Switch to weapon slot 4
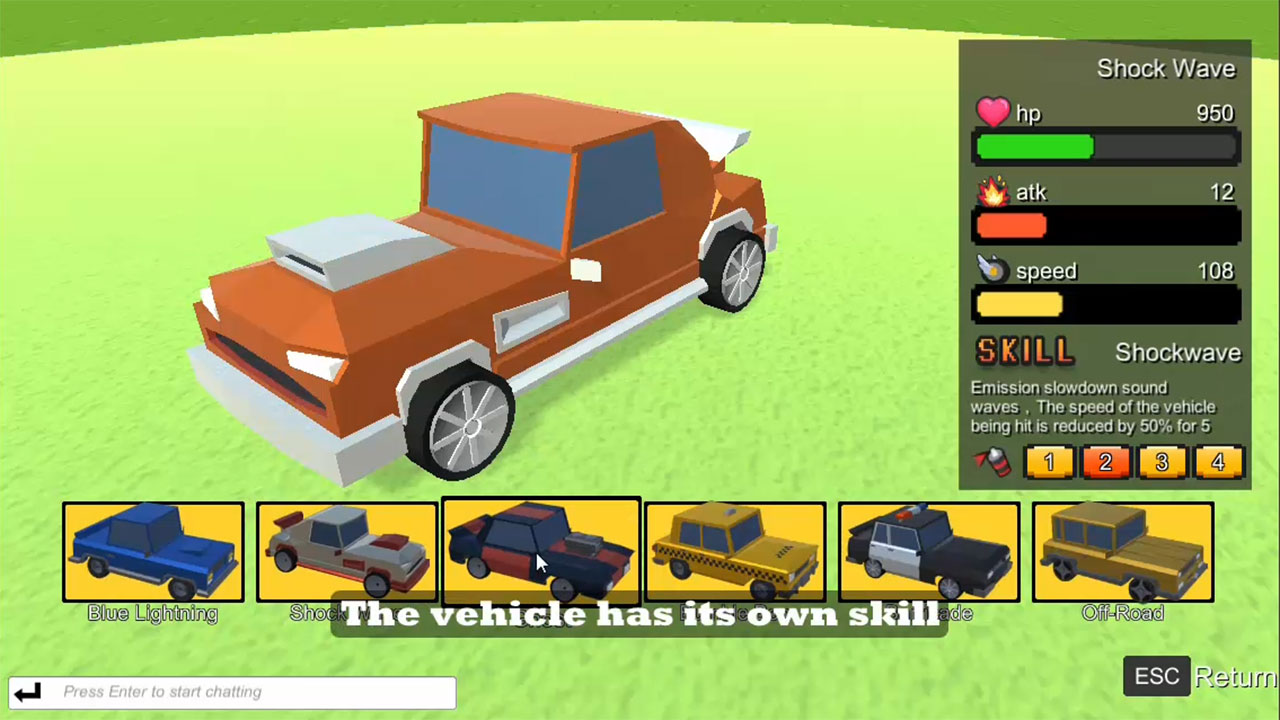Screen dimensions: 1280x720 tap(1218, 461)
